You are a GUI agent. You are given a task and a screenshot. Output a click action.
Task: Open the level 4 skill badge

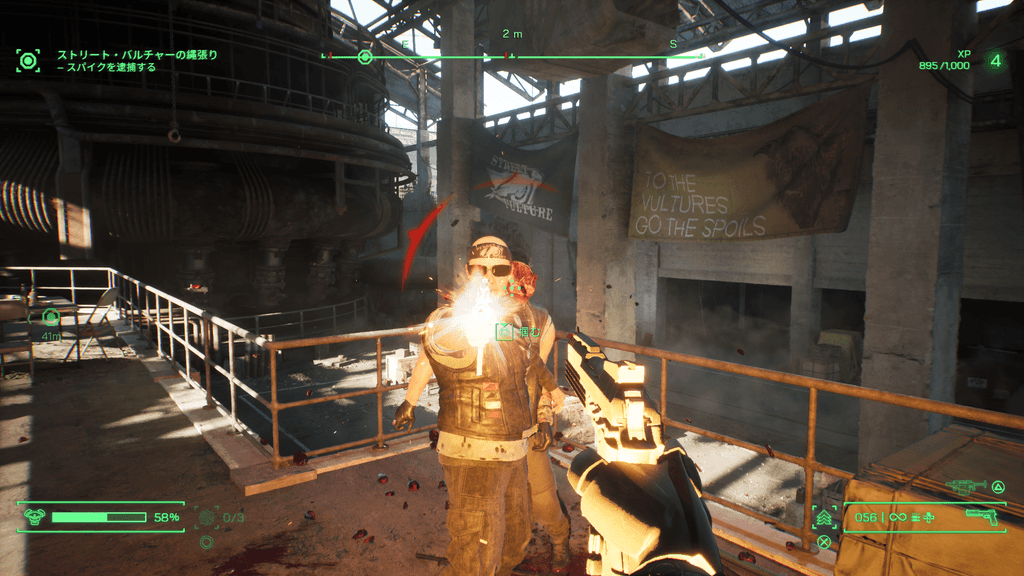coord(995,61)
